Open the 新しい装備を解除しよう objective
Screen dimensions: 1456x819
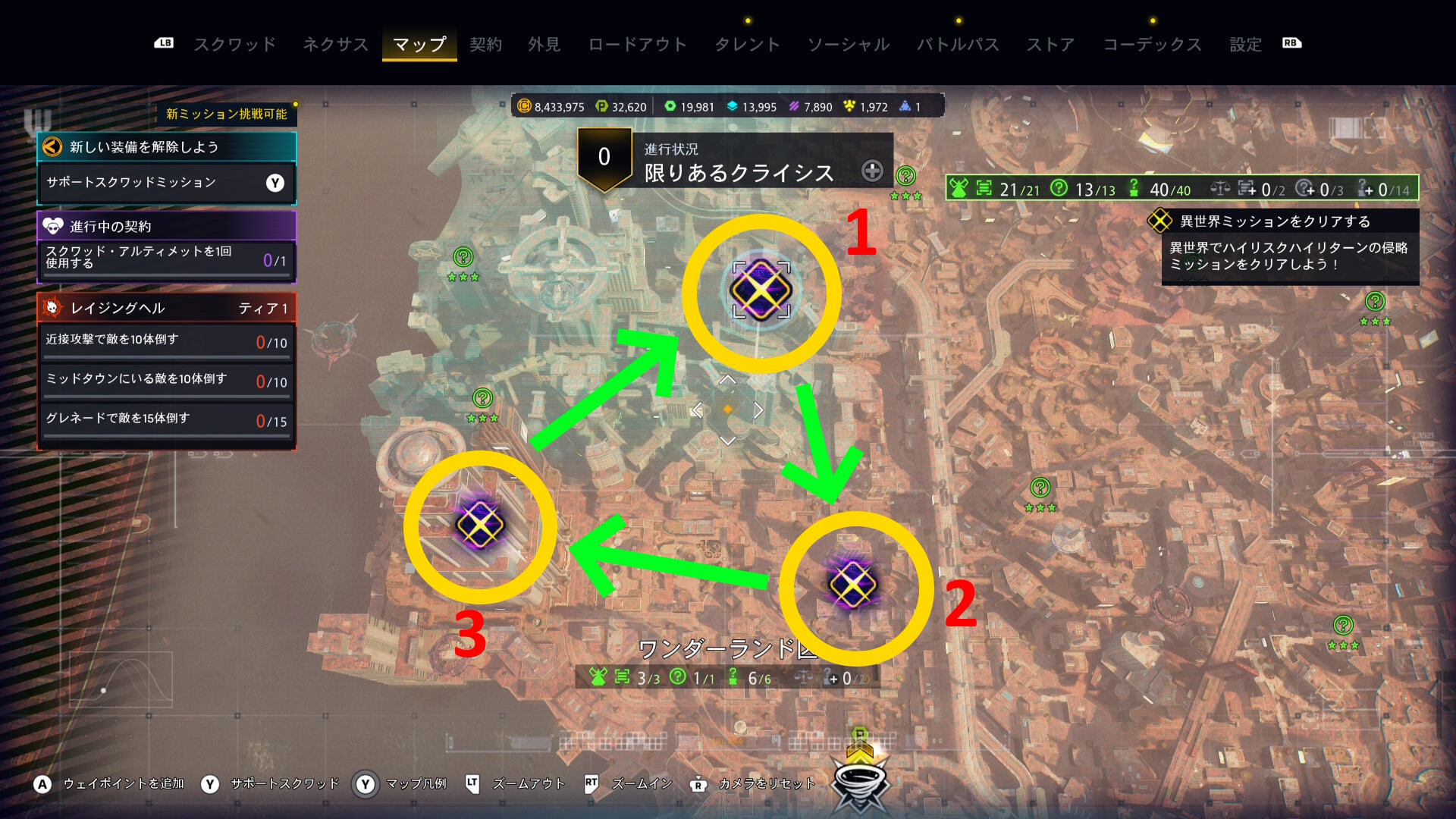coord(167,147)
